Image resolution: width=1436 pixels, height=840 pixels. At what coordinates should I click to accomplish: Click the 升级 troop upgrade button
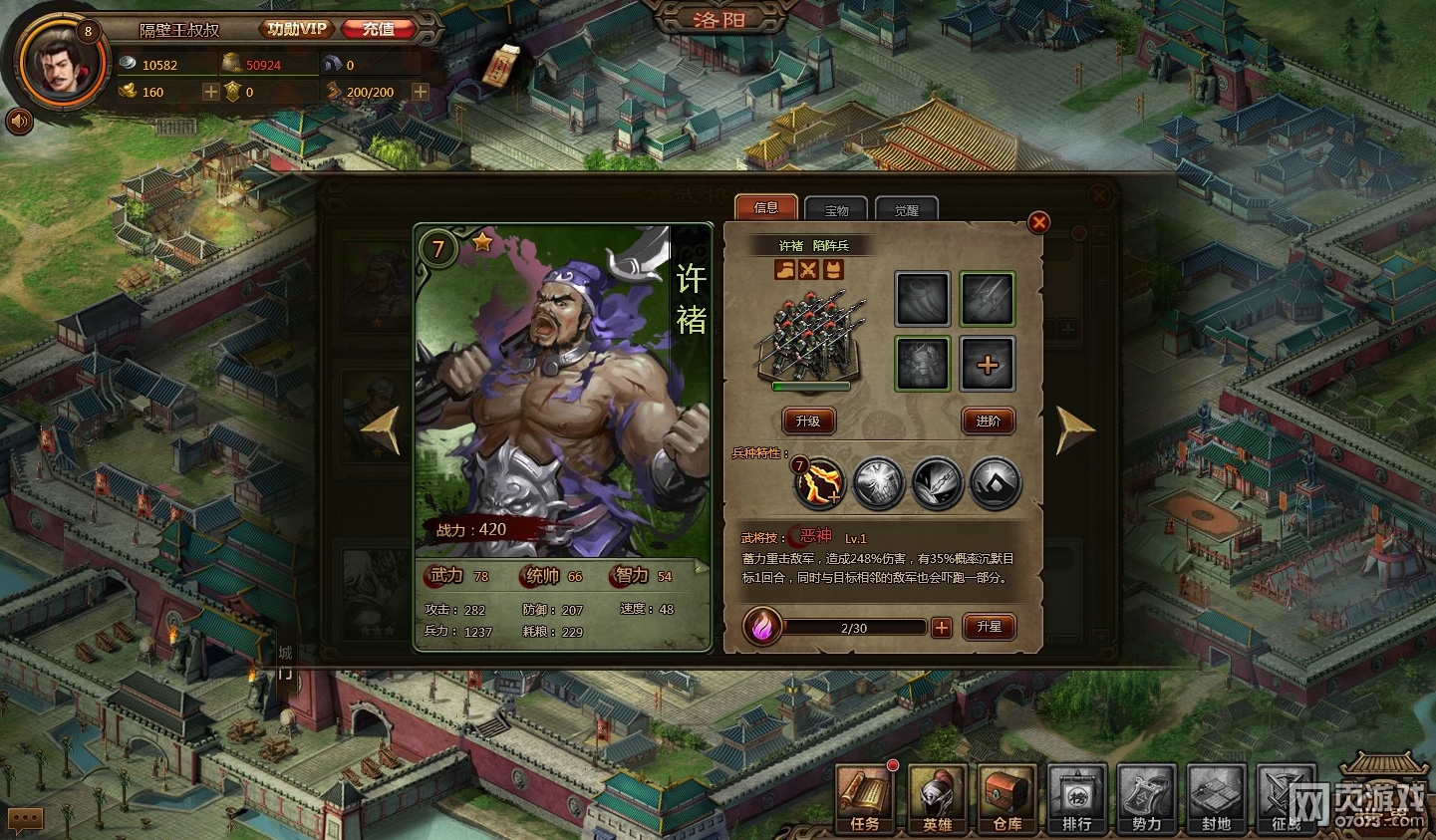pos(808,420)
